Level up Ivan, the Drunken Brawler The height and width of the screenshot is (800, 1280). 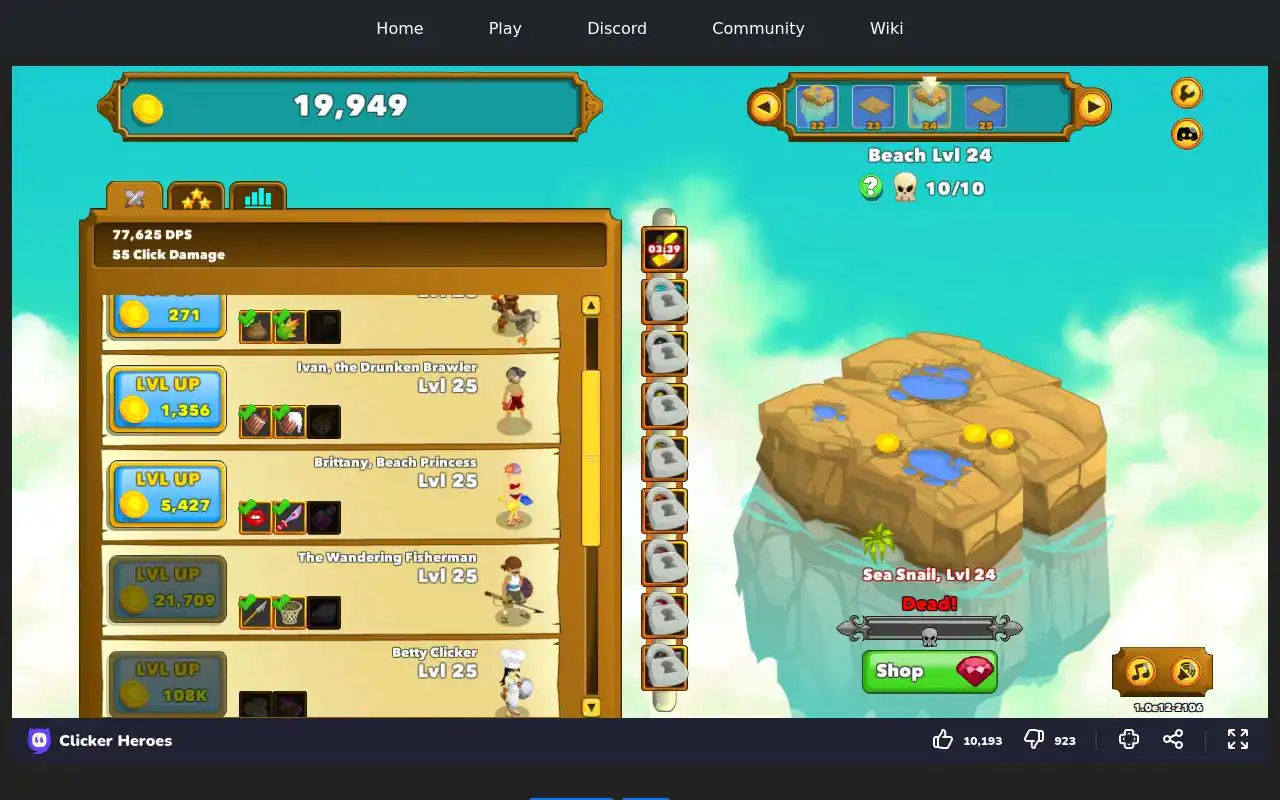click(167, 399)
